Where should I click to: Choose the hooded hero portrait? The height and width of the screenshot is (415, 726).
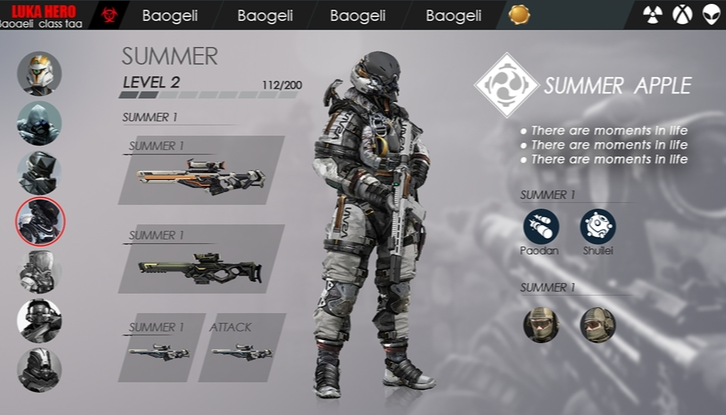click(39, 123)
